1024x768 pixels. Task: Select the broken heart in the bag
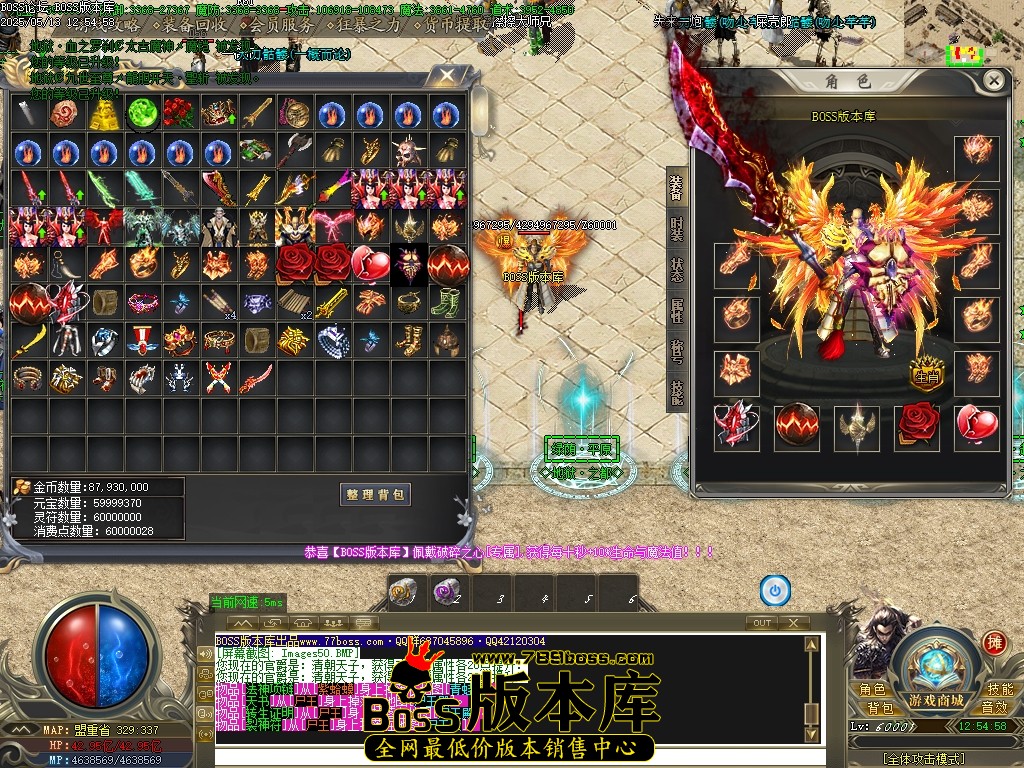(x=370, y=263)
